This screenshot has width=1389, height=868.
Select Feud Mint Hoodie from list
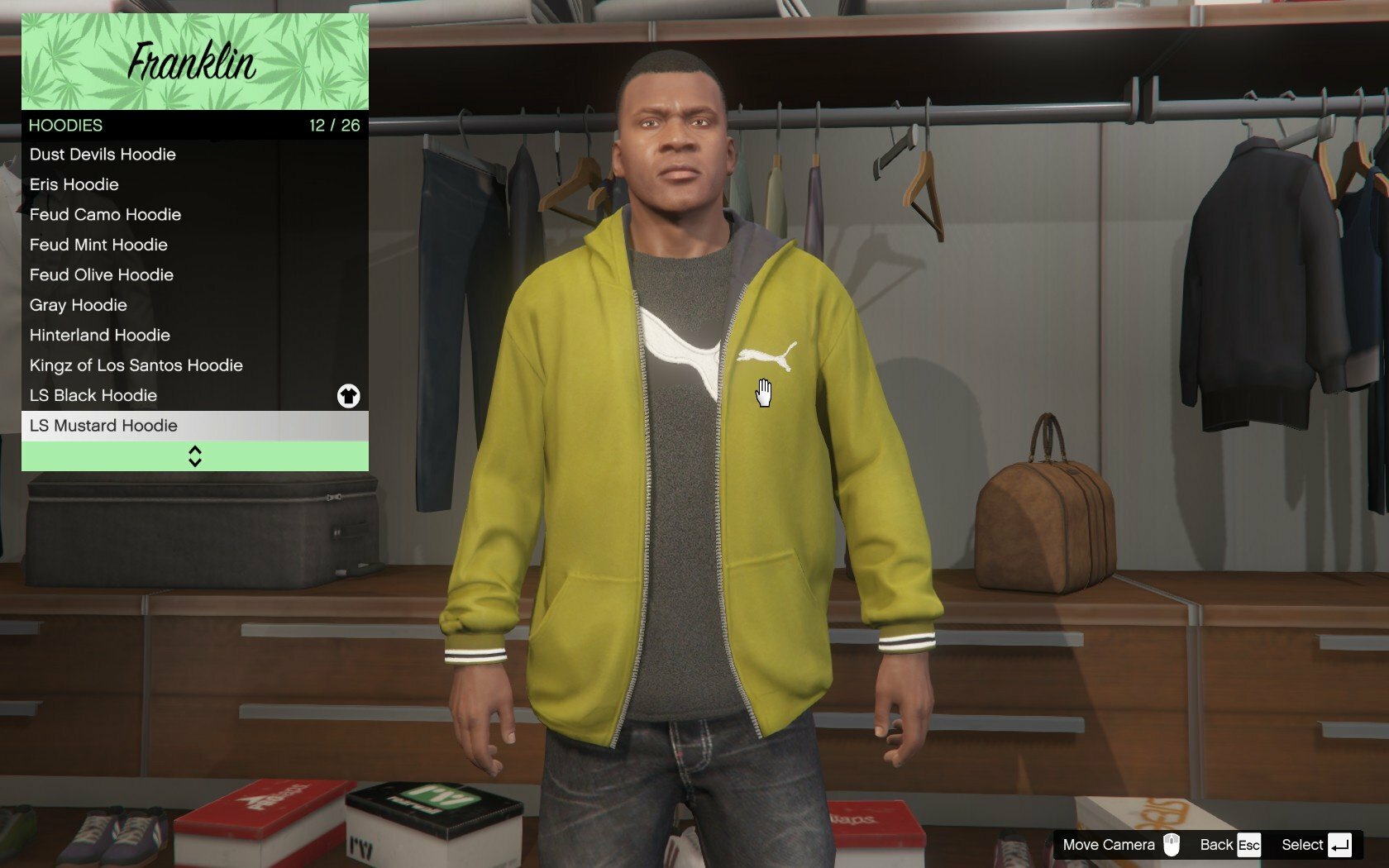pos(99,245)
